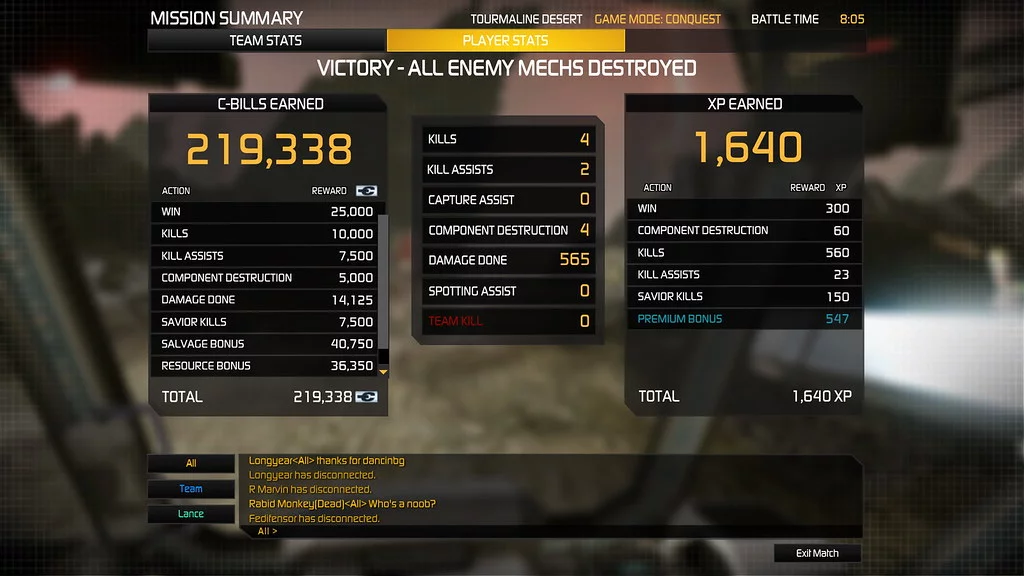Exit the match
Screen dimensions: 1024x576
pos(817,553)
